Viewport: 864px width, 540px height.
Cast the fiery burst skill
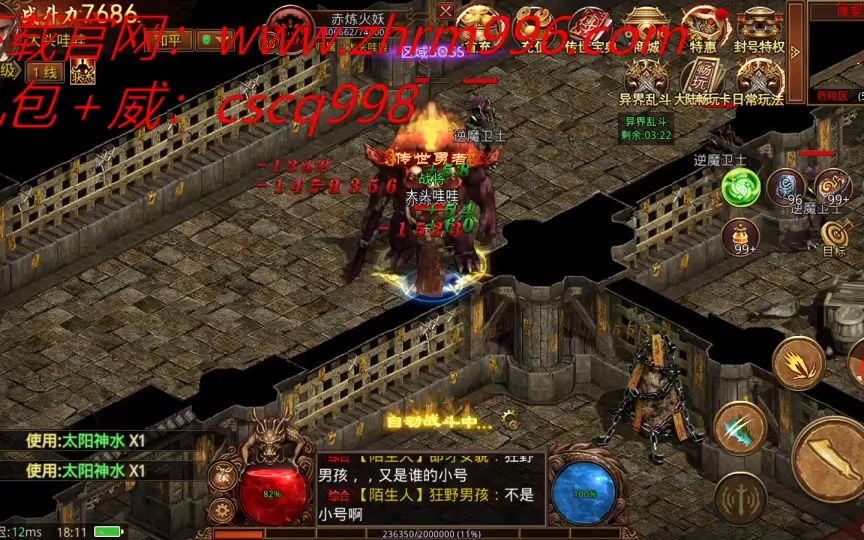coord(798,364)
